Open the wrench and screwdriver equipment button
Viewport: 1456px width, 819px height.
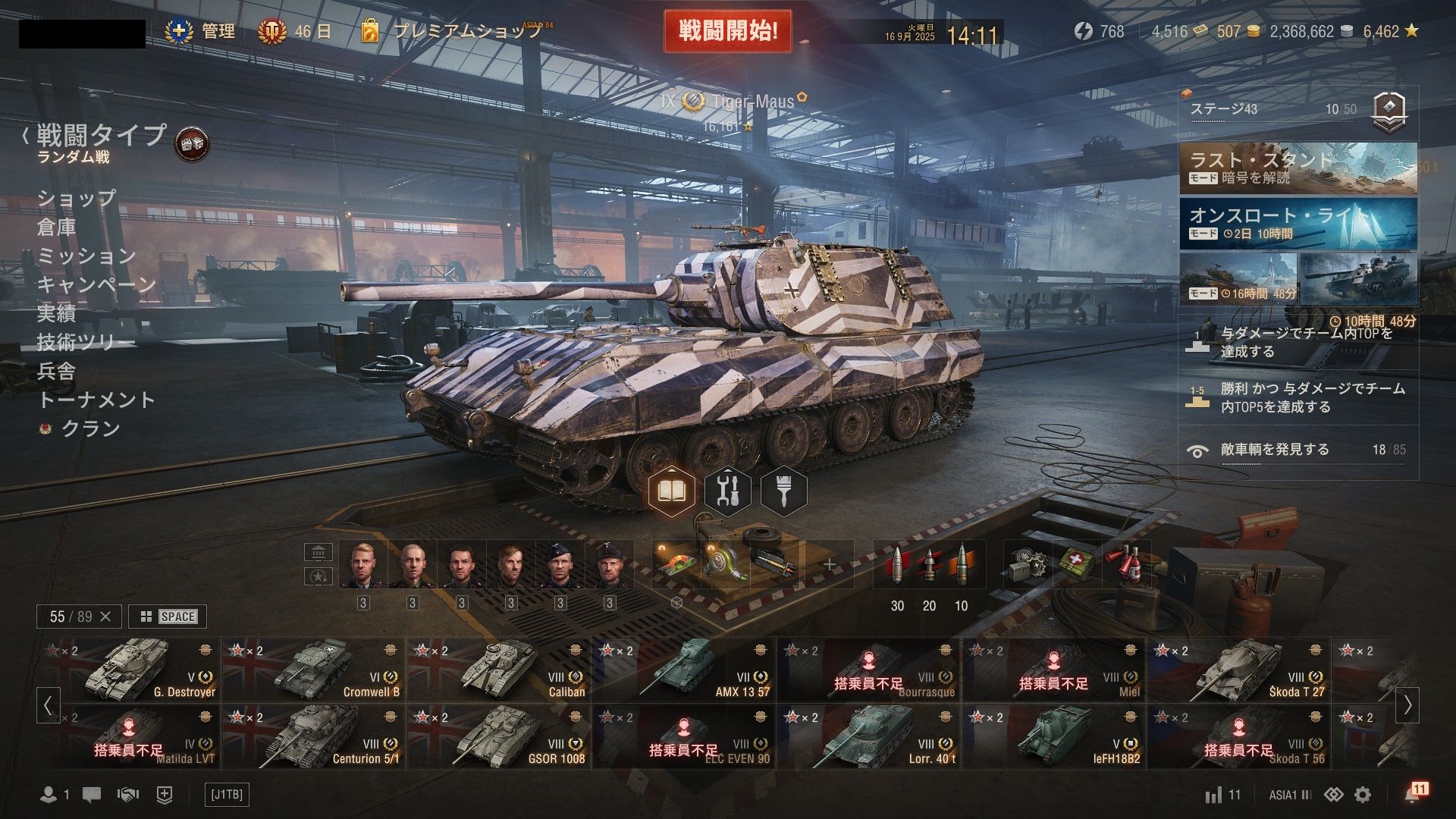pyautogui.click(x=728, y=491)
